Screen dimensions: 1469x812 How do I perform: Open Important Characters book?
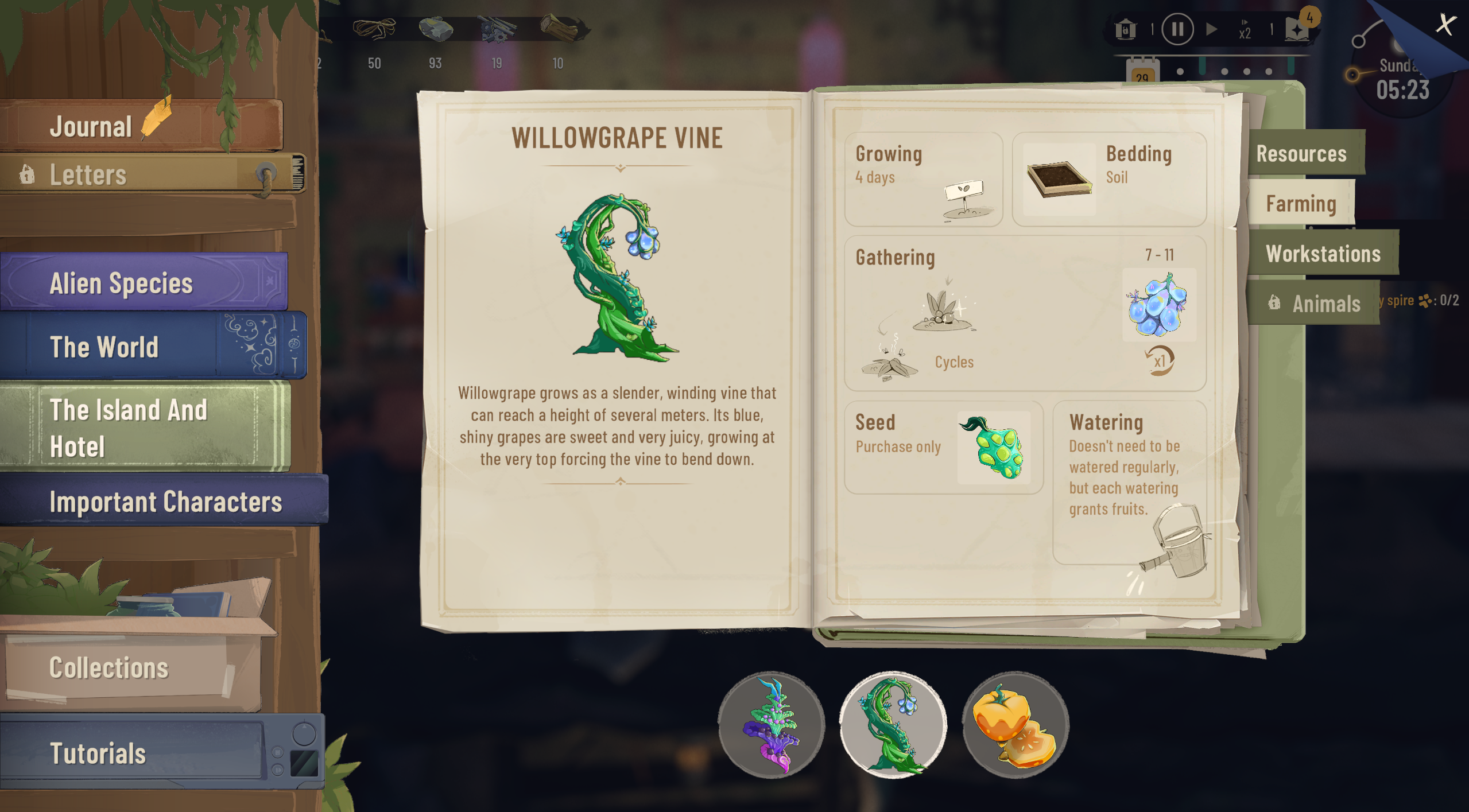(x=165, y=502)
